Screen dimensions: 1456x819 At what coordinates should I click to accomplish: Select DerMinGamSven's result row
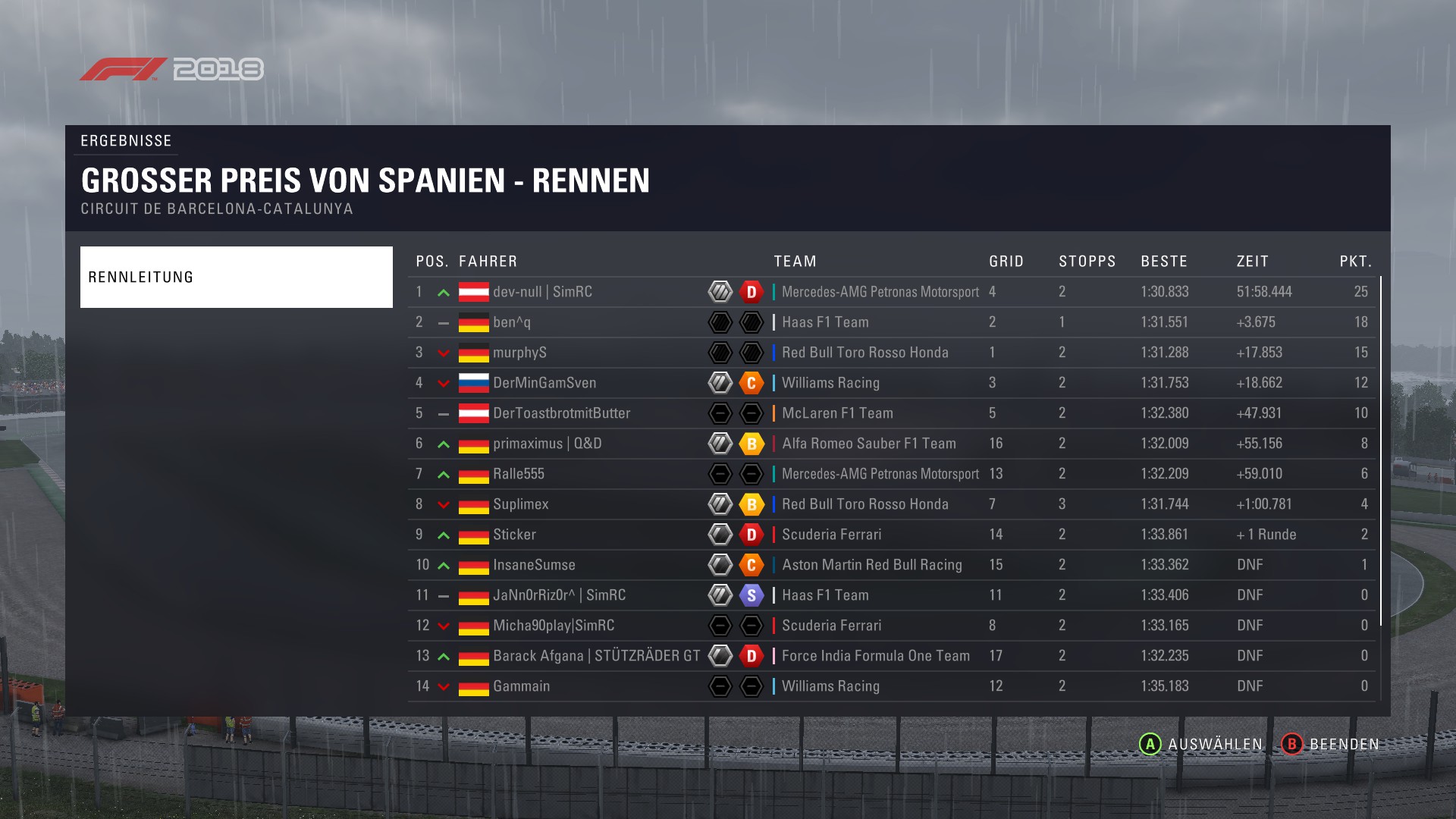544,383
